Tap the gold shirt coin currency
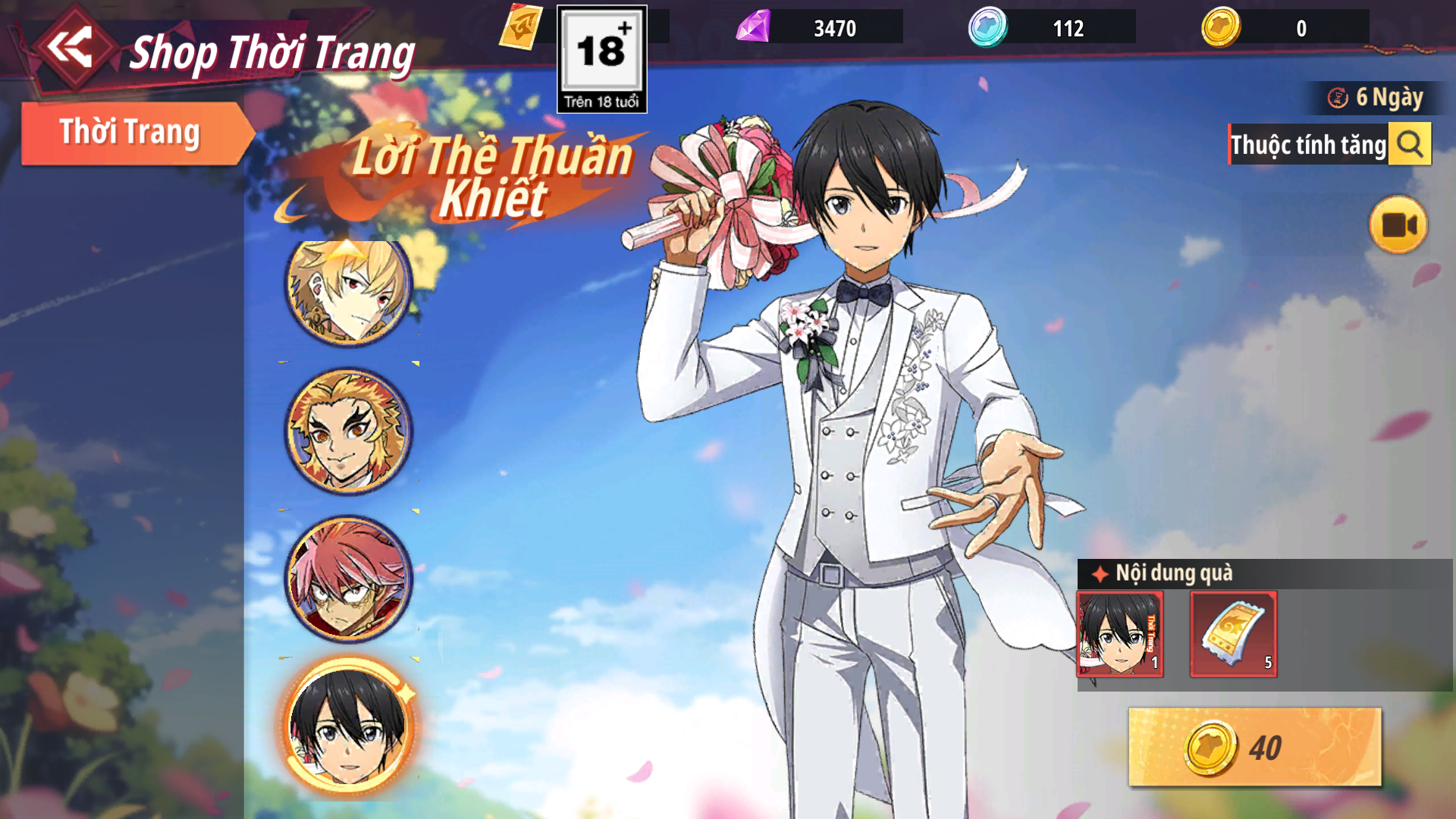This screenshot has height=819, width=1456. click(1221, 27)
